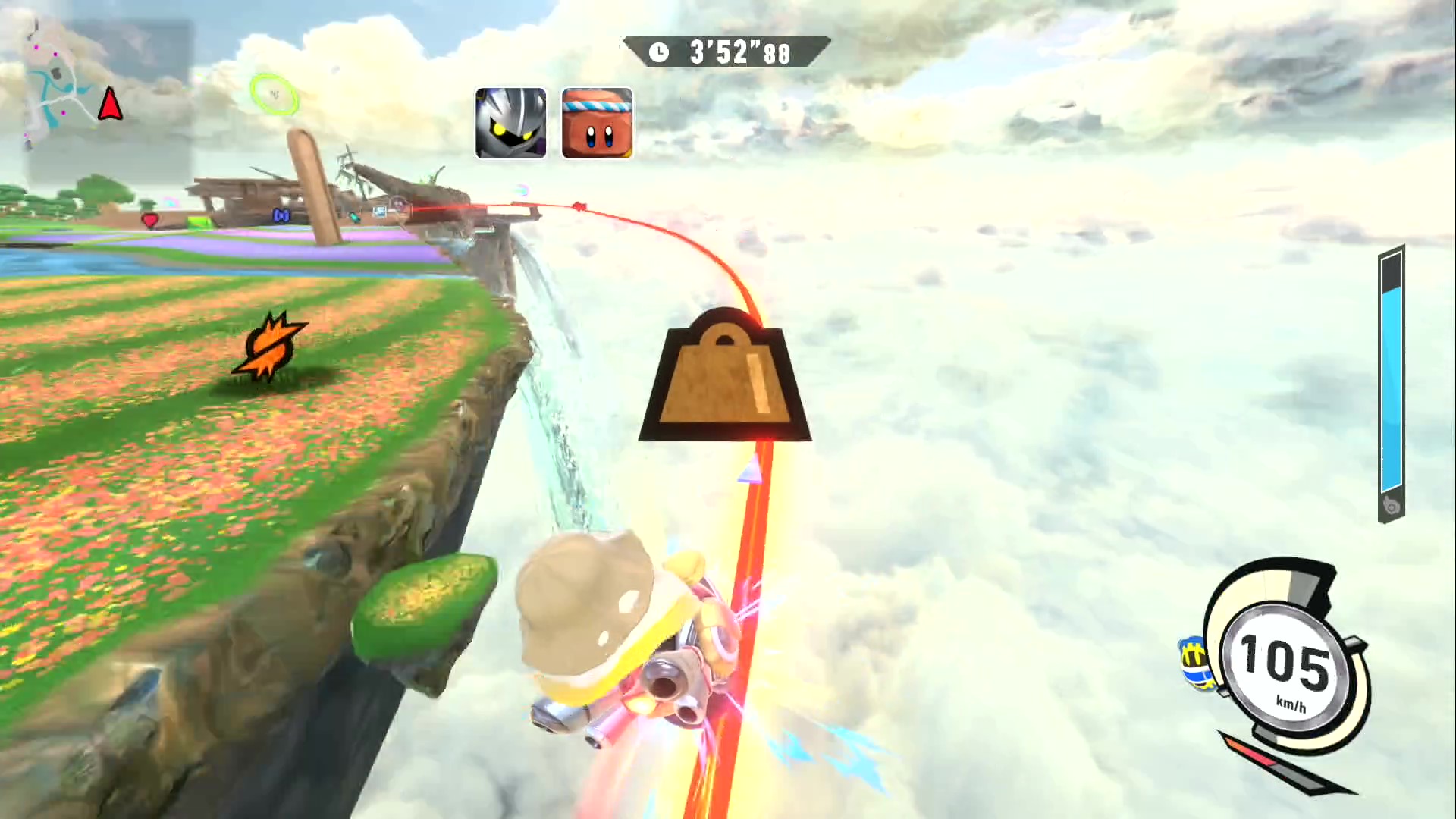
Task: Click the small blue icon beside speedometer
Action: (x=1195, y=663)
